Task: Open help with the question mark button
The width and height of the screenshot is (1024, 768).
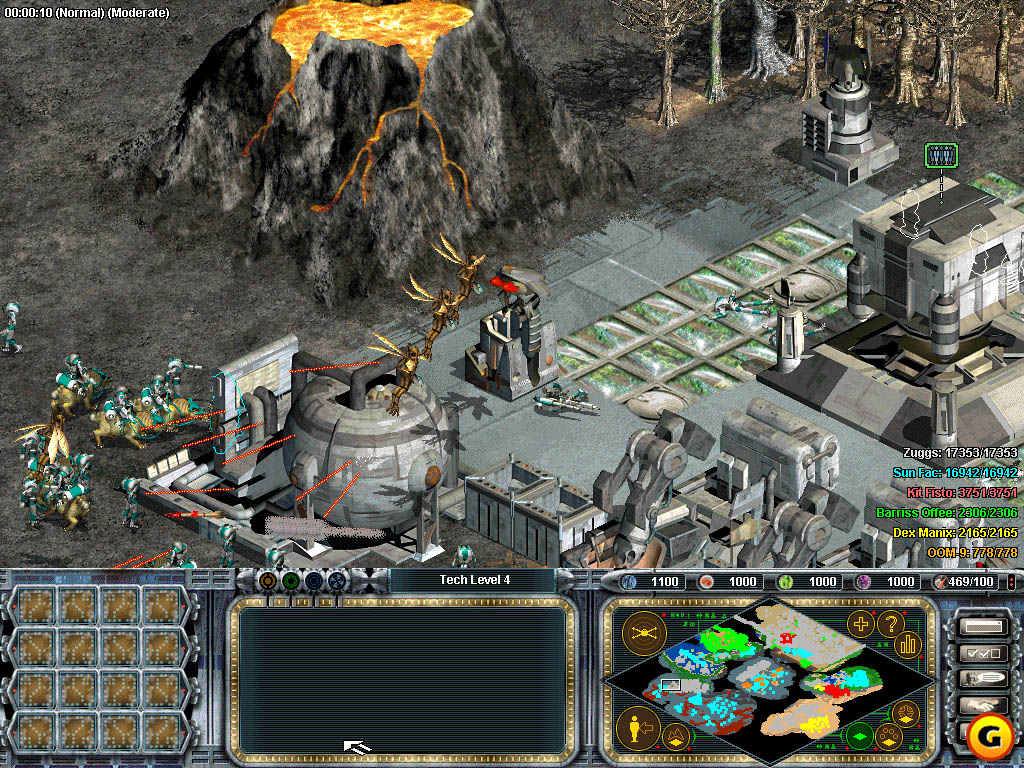Action: pyautogui.click(x=890, y=624)
